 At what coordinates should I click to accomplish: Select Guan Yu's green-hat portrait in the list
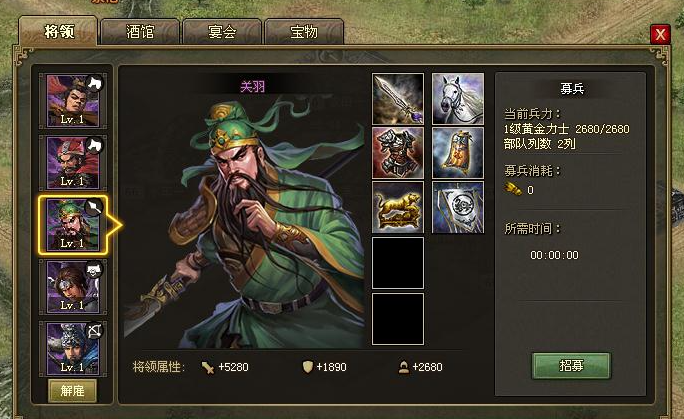point(72,224)
